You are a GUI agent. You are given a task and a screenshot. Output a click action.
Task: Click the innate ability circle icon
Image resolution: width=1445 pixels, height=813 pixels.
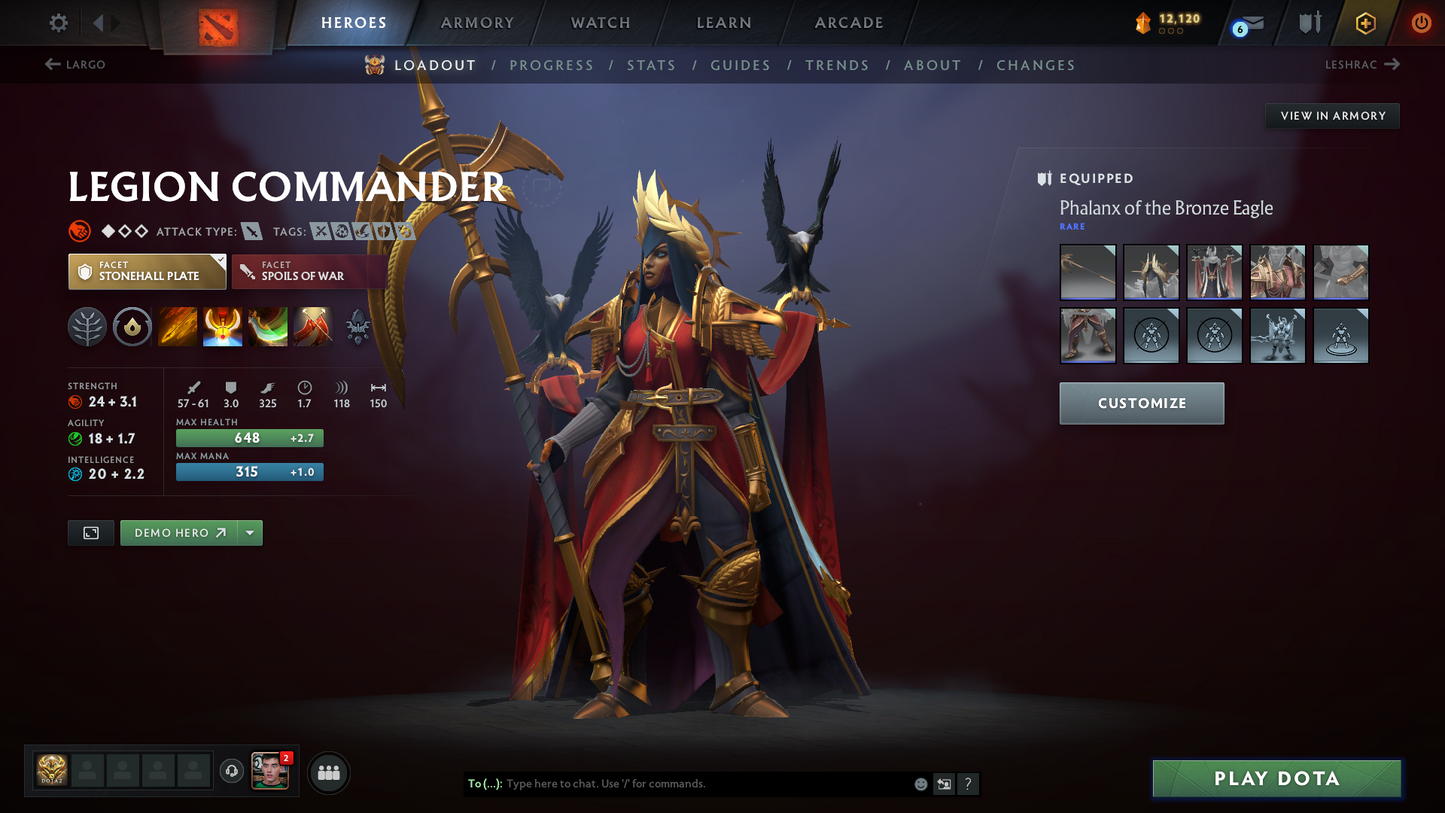[132, 327]
